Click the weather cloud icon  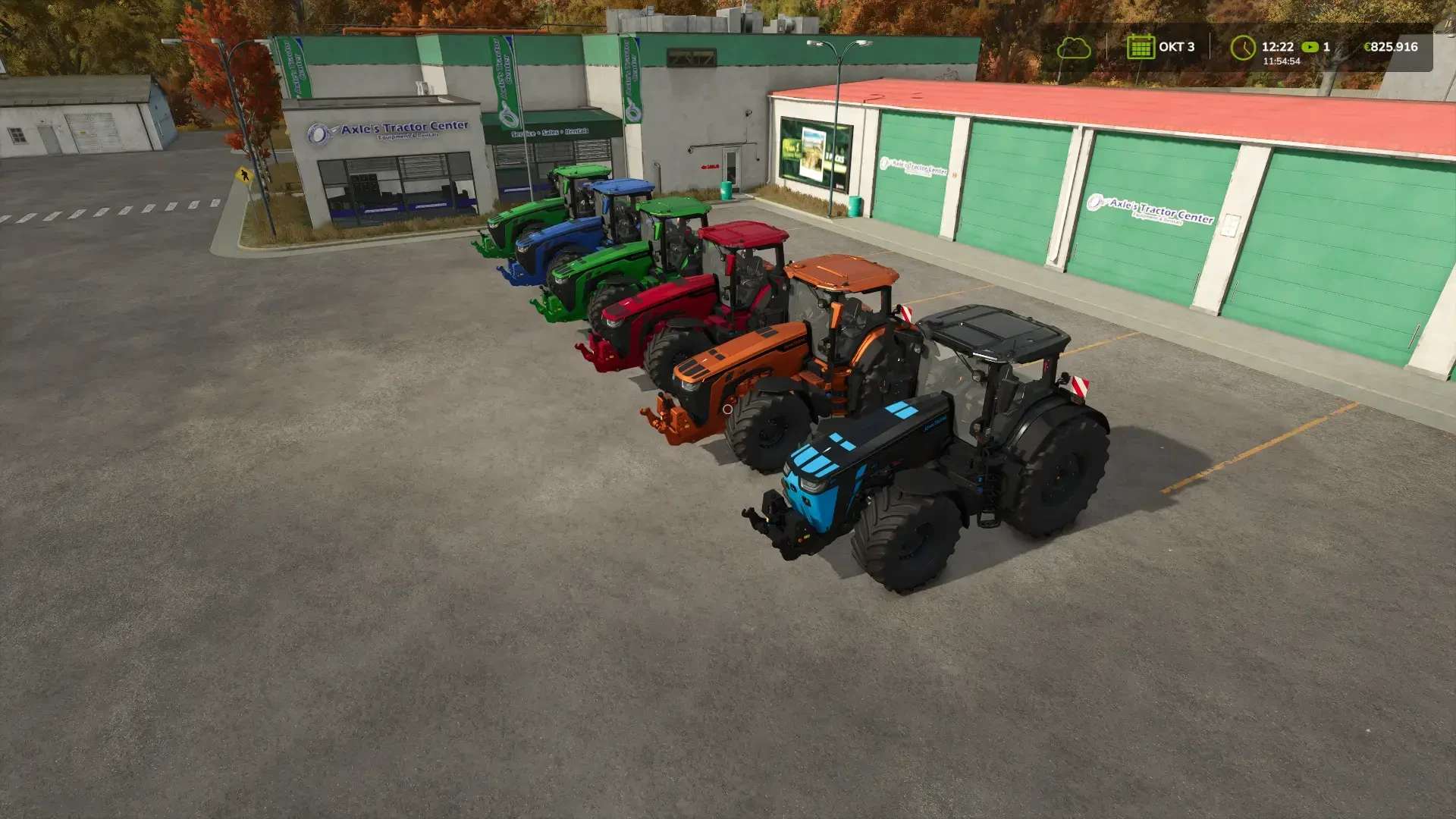[x=1075, y=48]
